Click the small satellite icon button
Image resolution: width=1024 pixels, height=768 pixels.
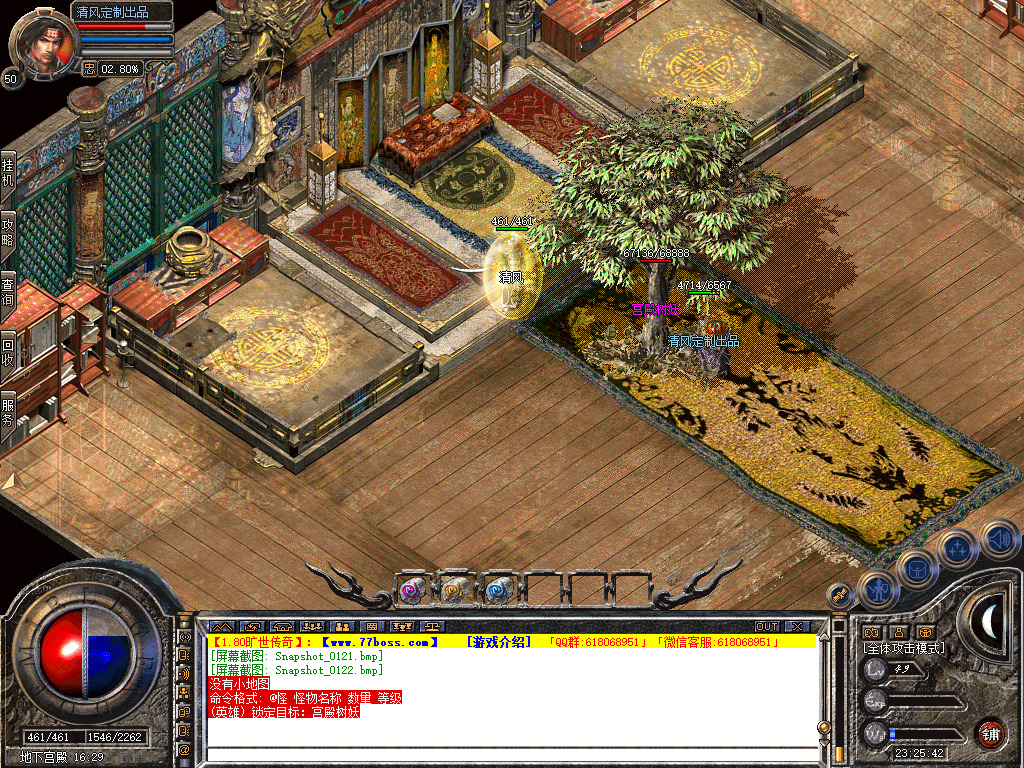click(840, 594)
